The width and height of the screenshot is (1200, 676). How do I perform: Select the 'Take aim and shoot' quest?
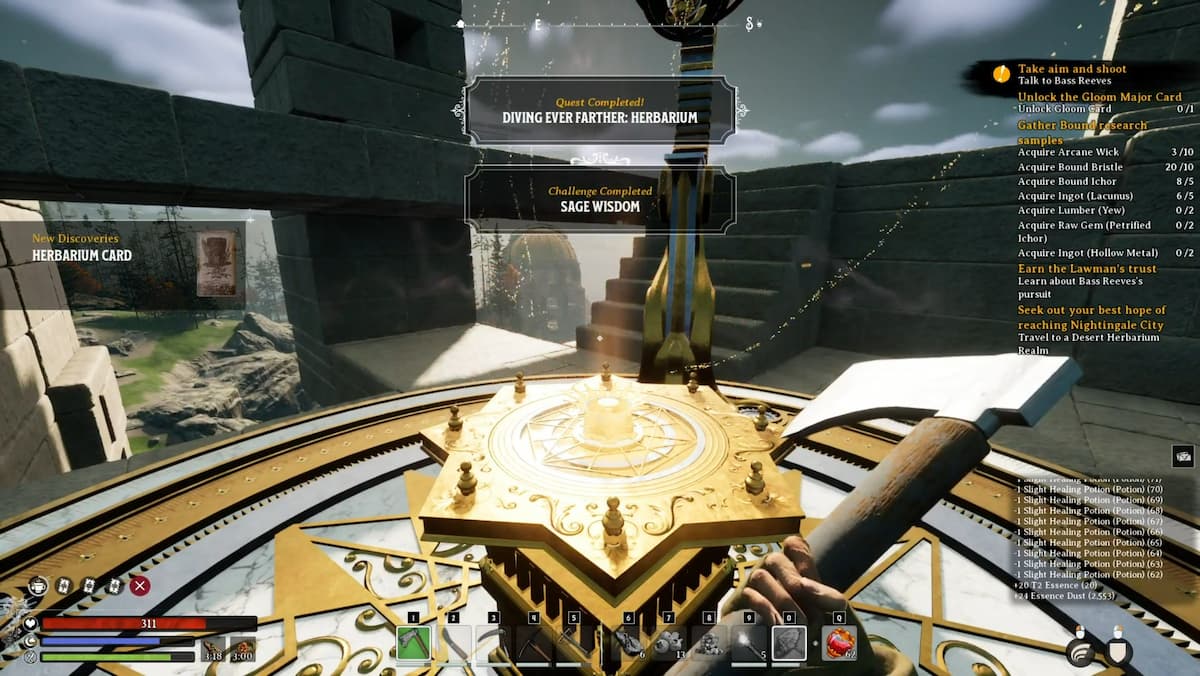tap(1071, 69)
